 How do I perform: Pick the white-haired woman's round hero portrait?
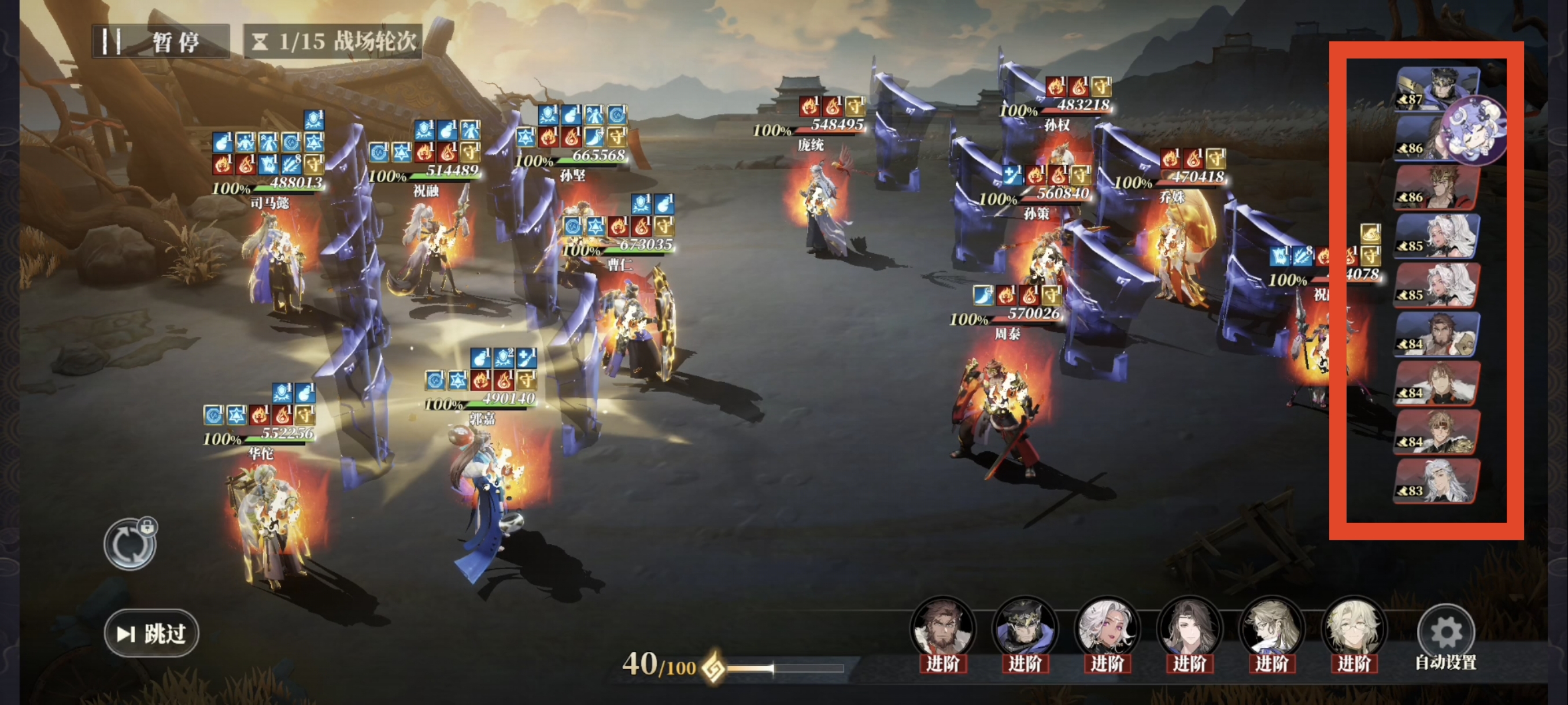[x=1107, y=629]
